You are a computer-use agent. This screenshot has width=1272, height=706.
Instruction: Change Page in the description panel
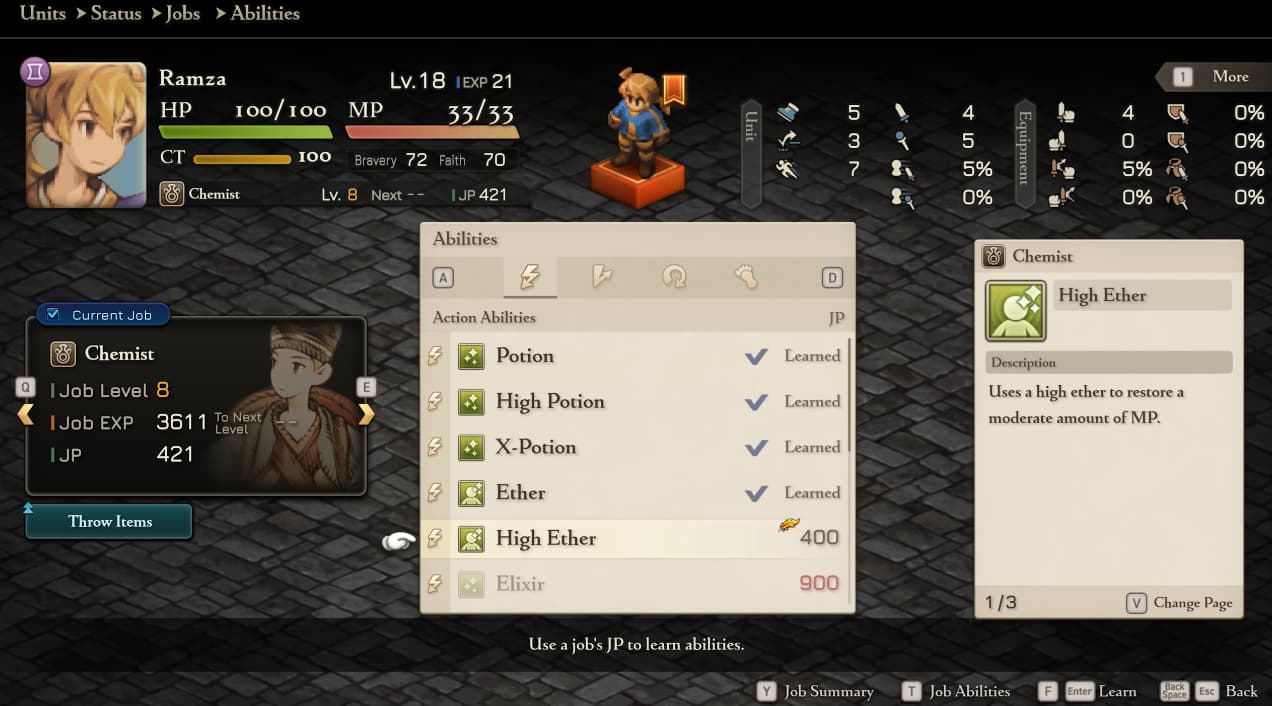[1181, 603]
